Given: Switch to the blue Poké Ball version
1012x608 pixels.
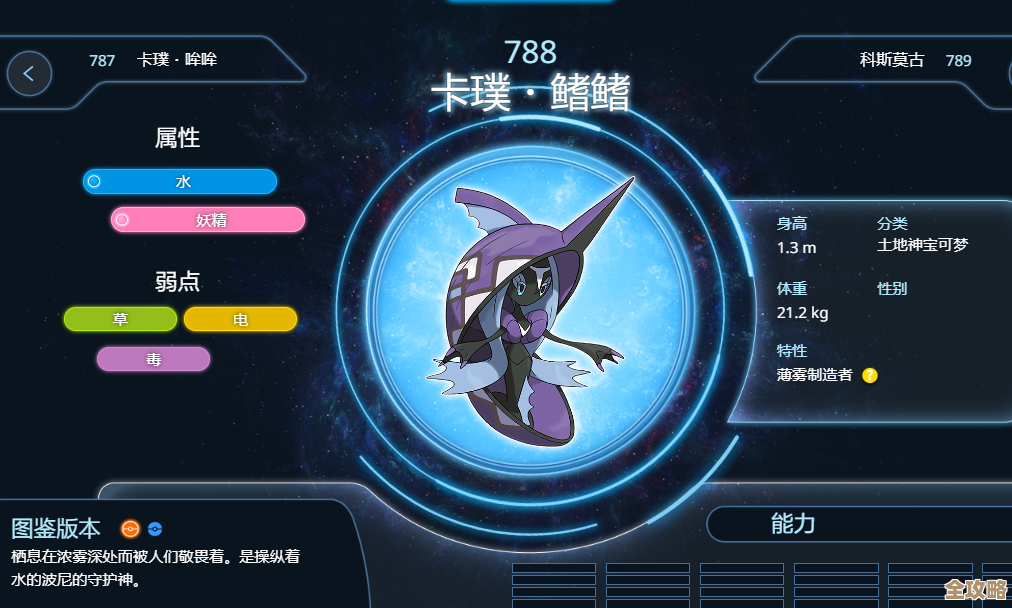Looking at the screenshot, I should click(x=154, y=529).
